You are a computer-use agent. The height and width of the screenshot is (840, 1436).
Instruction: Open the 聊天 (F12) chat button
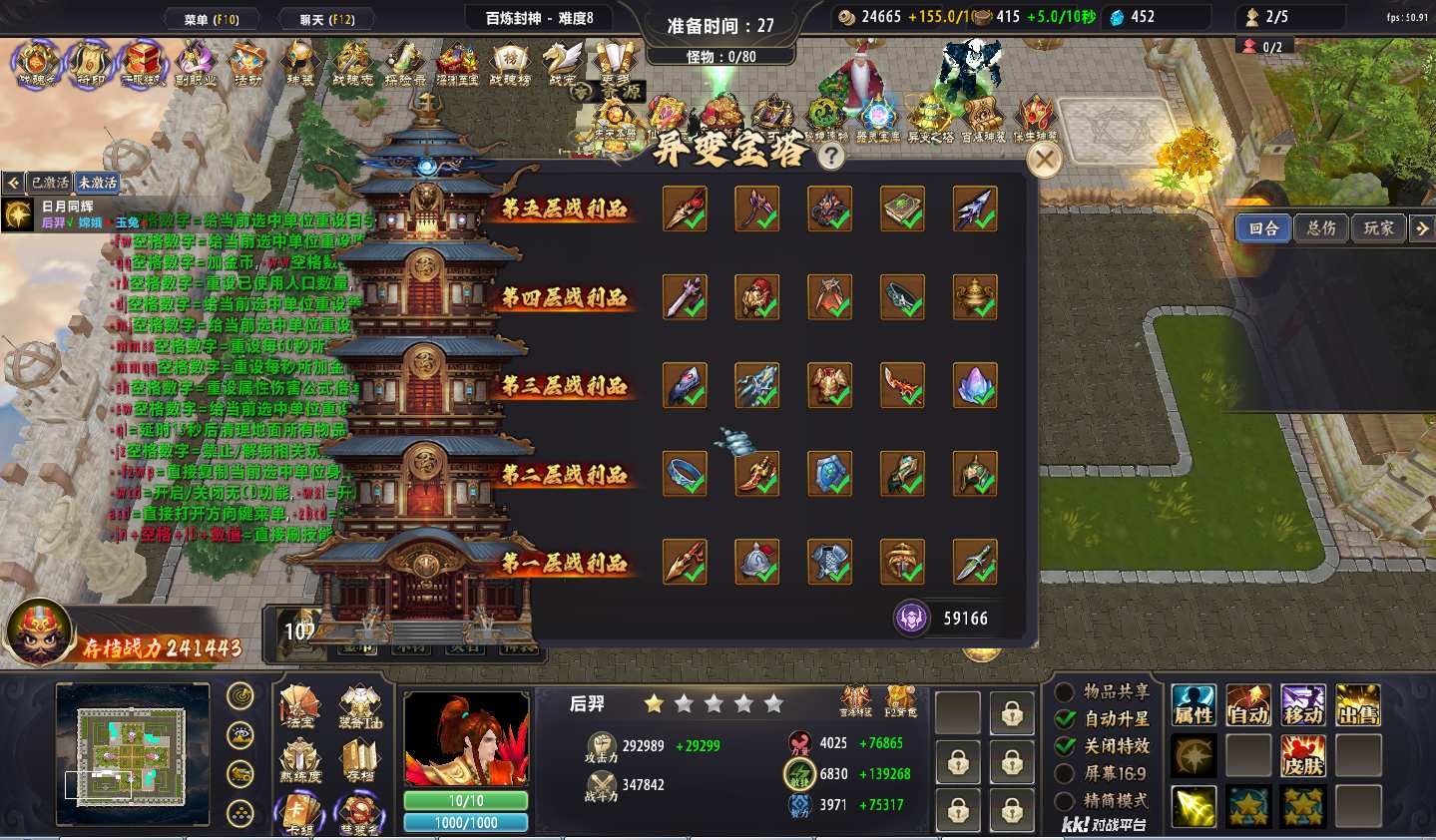tap(326, 19)
